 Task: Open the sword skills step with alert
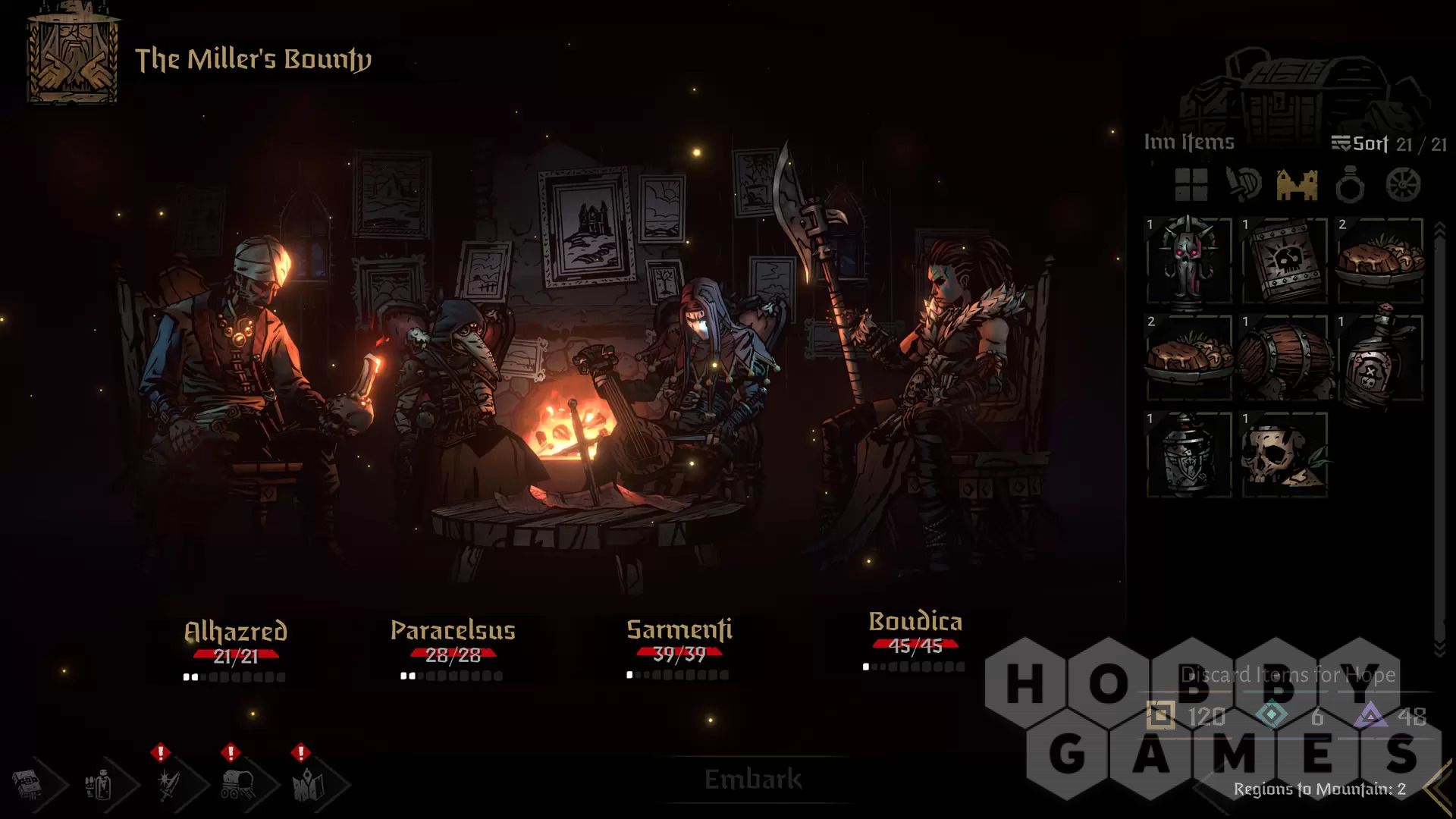click(168, 784)
